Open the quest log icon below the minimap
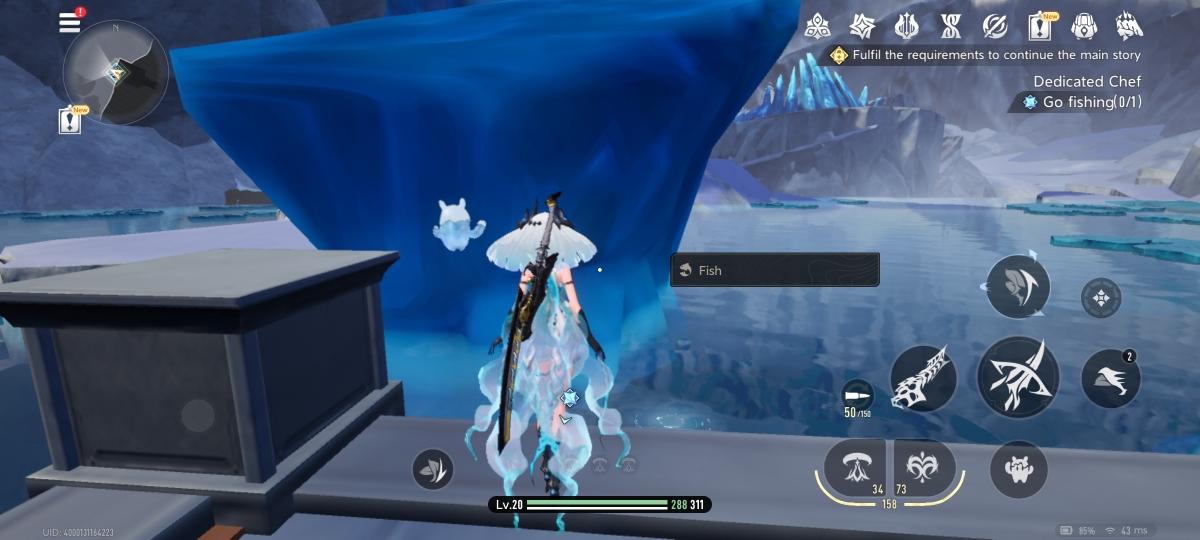 [70, 121]
